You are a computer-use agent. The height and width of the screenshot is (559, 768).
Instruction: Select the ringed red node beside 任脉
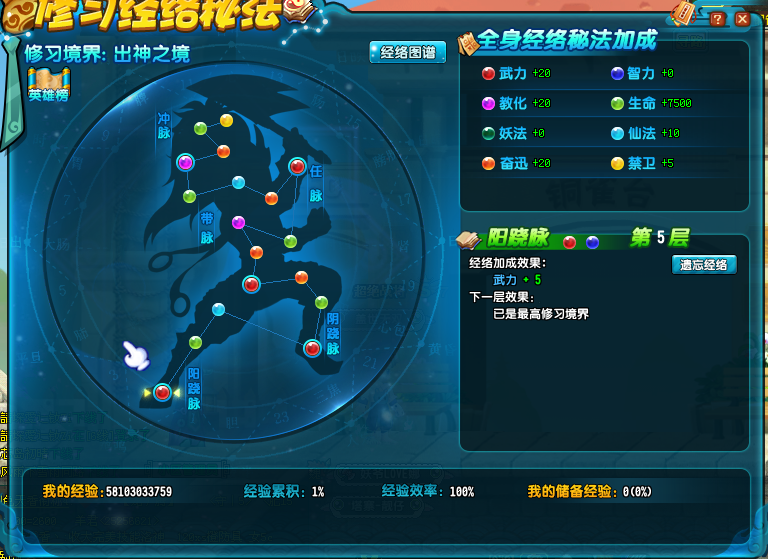pos(297,166)
